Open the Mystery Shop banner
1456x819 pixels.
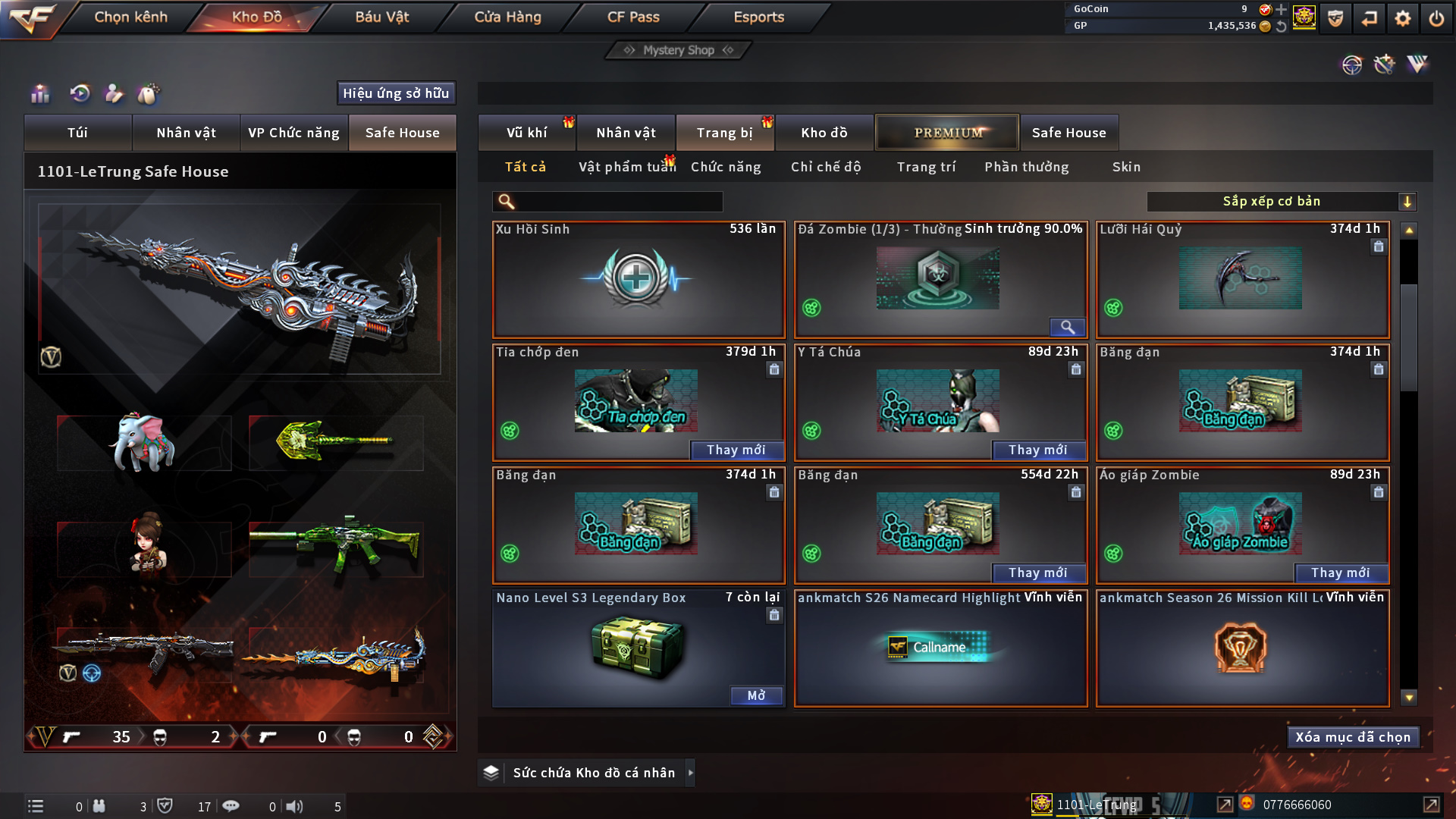pyautogui.click(x=679, y=50)
